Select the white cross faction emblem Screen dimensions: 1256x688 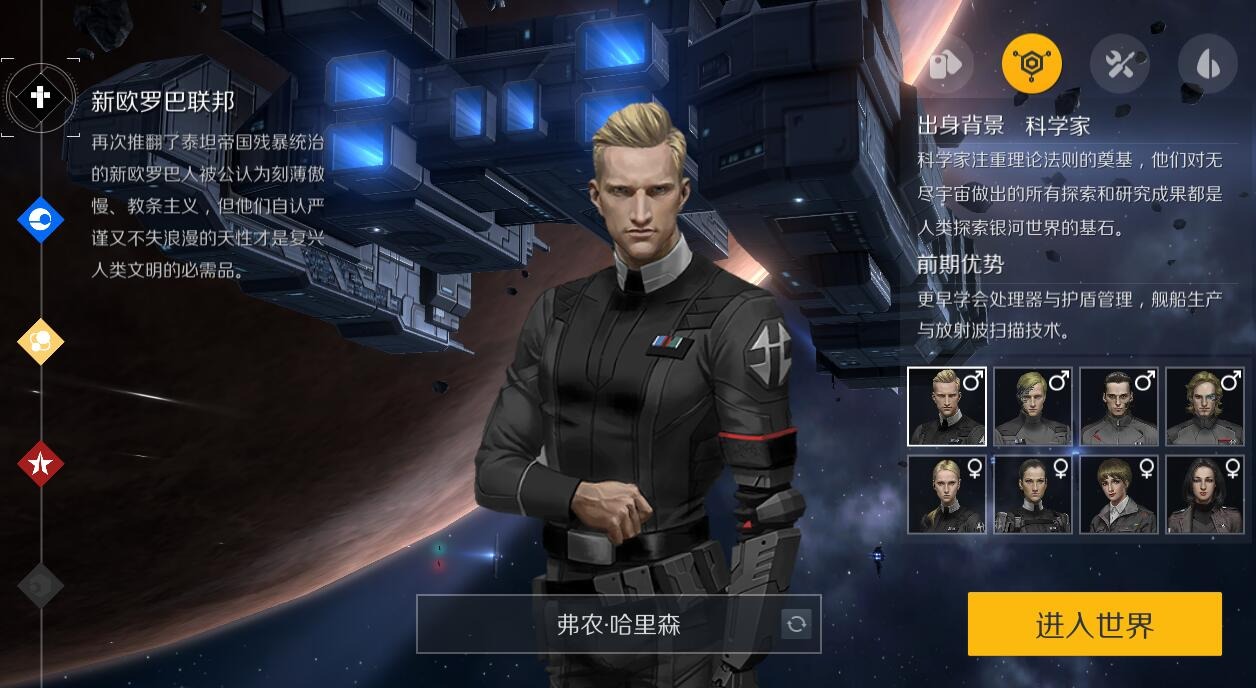pos(40,97)
